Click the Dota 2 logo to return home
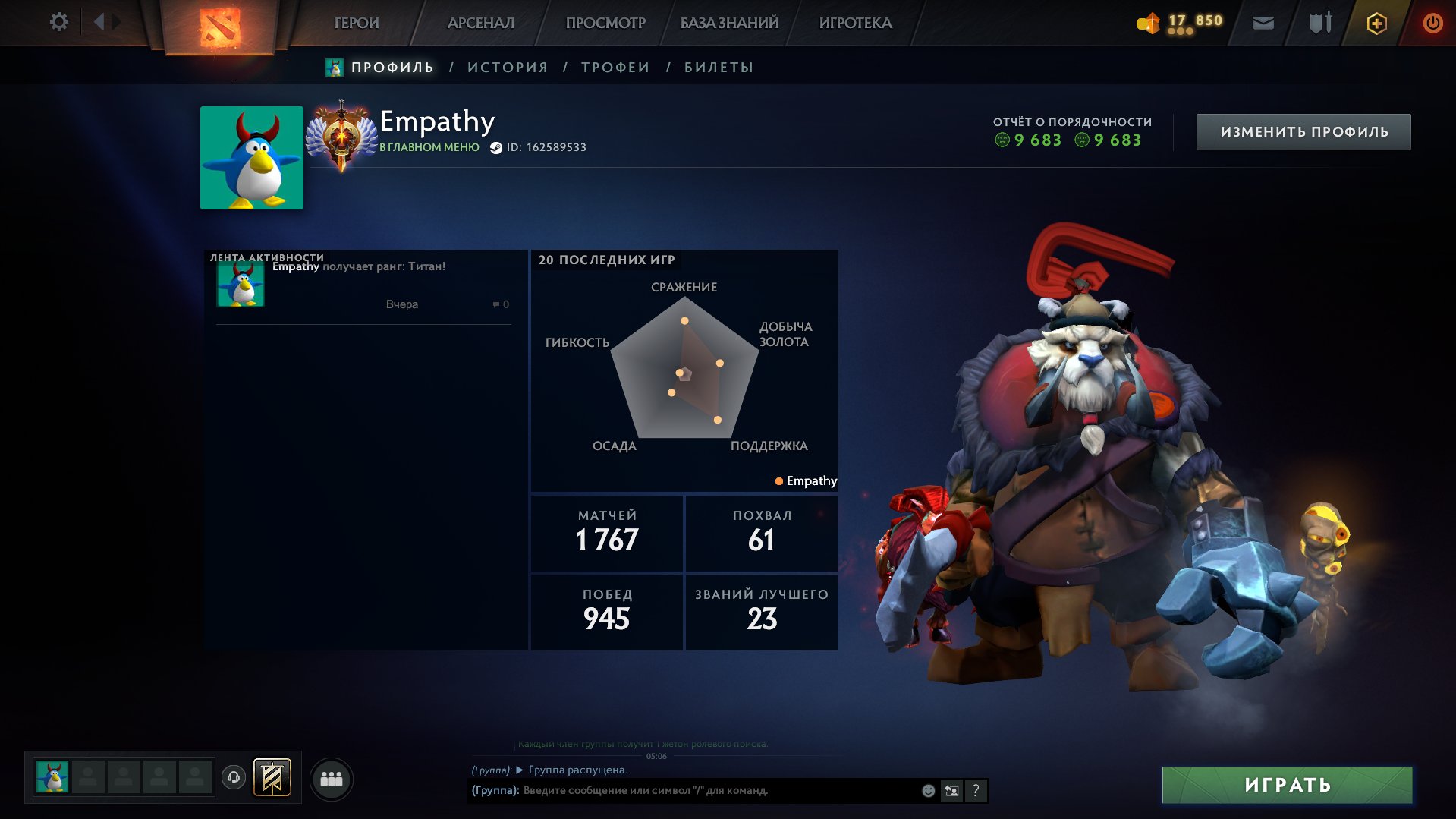1456x819 pixels. click(x=220, y=23)
